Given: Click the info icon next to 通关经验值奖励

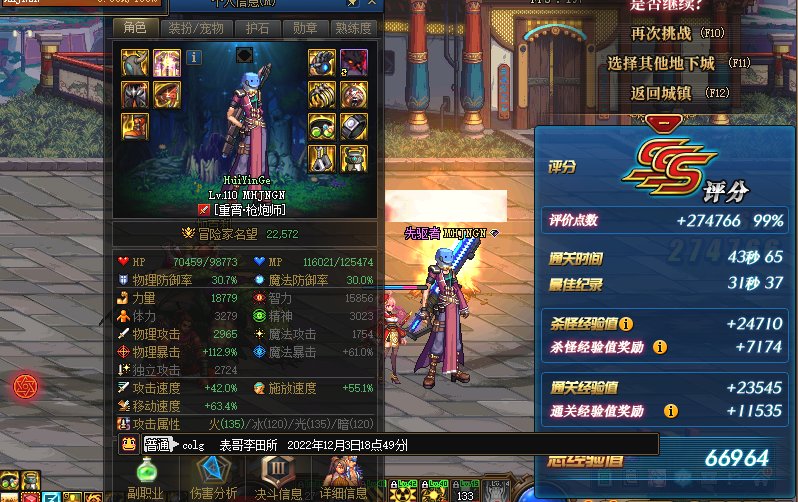Looking at the screenshot, I should click(671, 411).
